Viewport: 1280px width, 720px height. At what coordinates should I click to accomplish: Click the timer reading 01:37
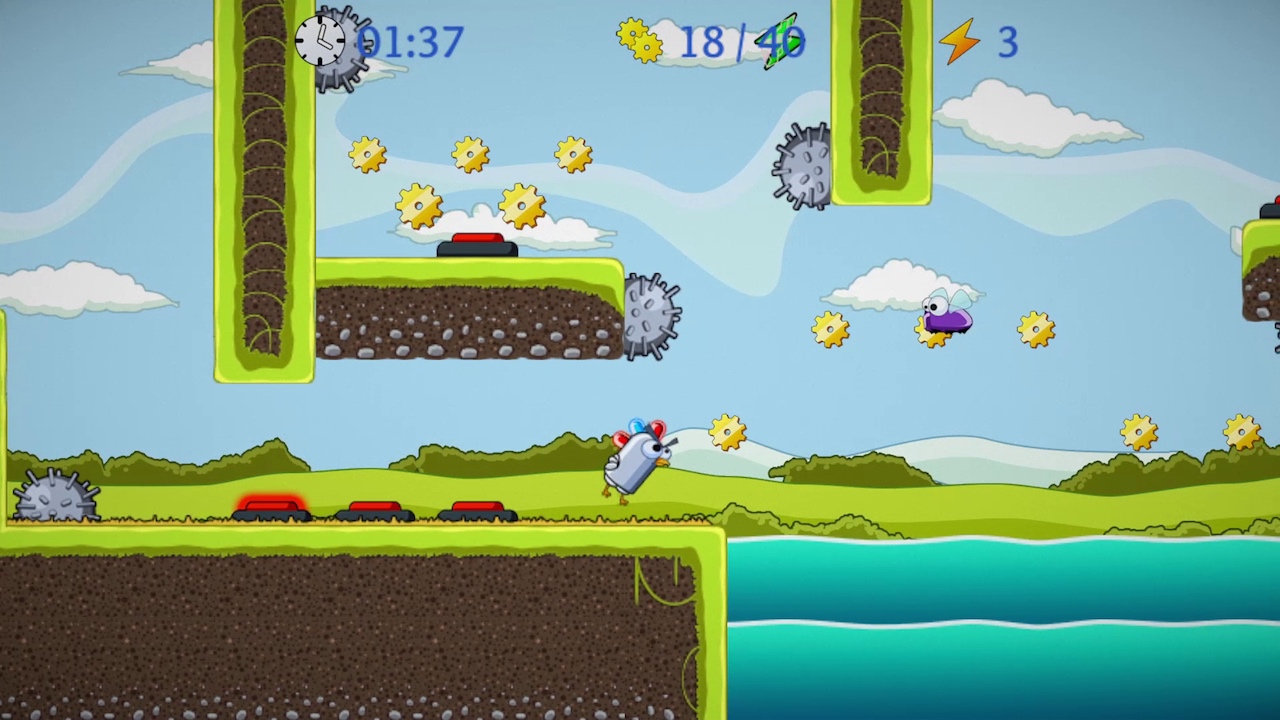pyautogui.click(x=413, y=43)
